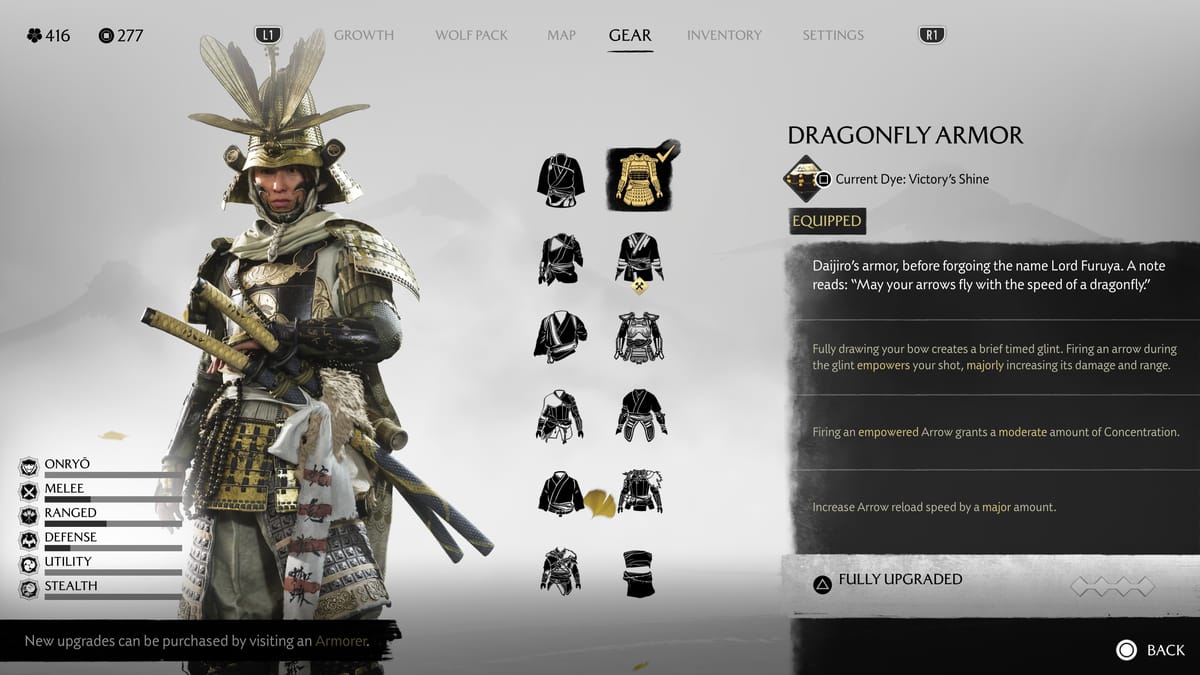
Task: Go back using the Back button
Action: click(x=1151, y=650)
